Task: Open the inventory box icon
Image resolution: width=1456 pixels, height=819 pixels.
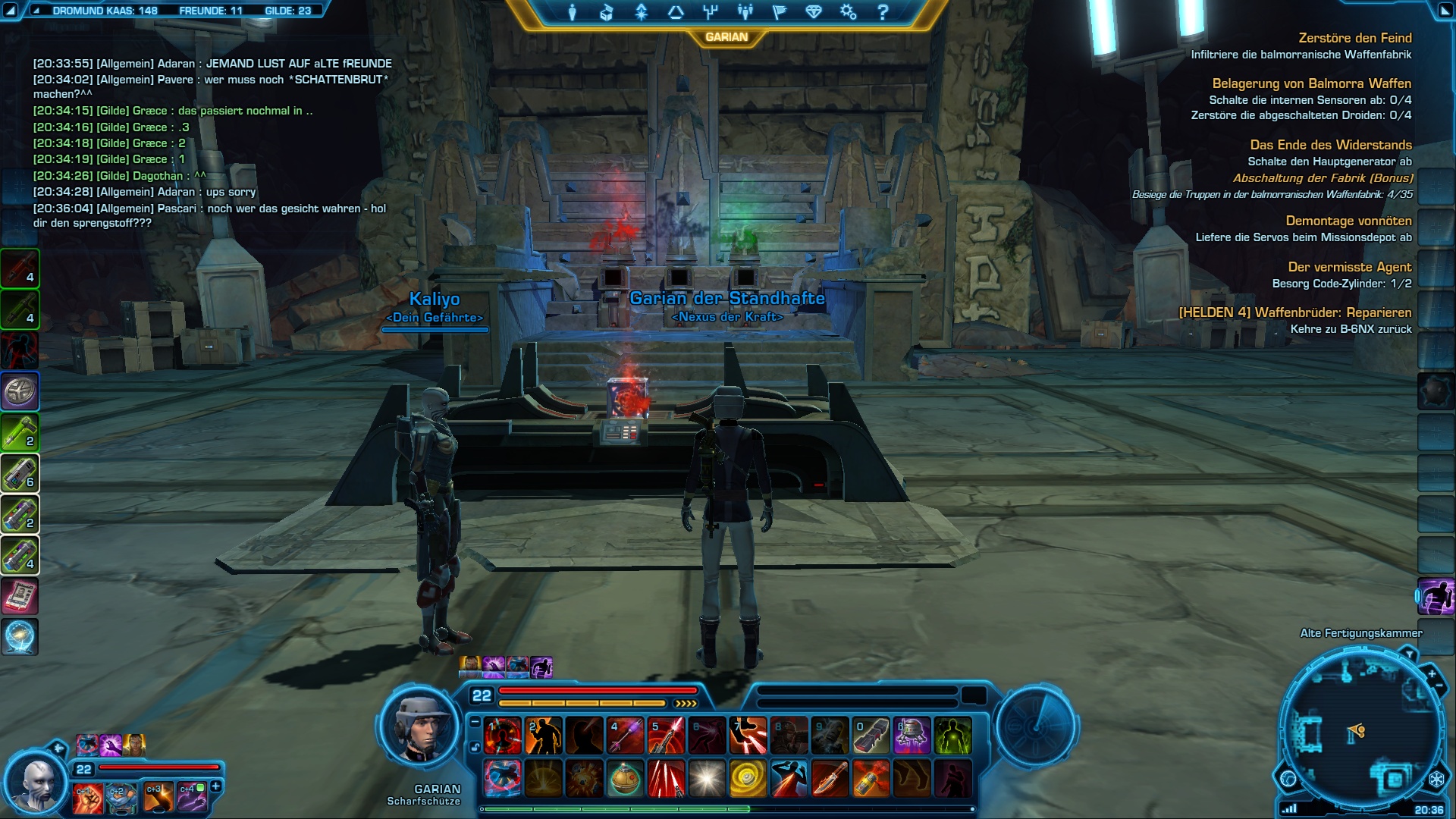Action: click(x=606, y=12)
